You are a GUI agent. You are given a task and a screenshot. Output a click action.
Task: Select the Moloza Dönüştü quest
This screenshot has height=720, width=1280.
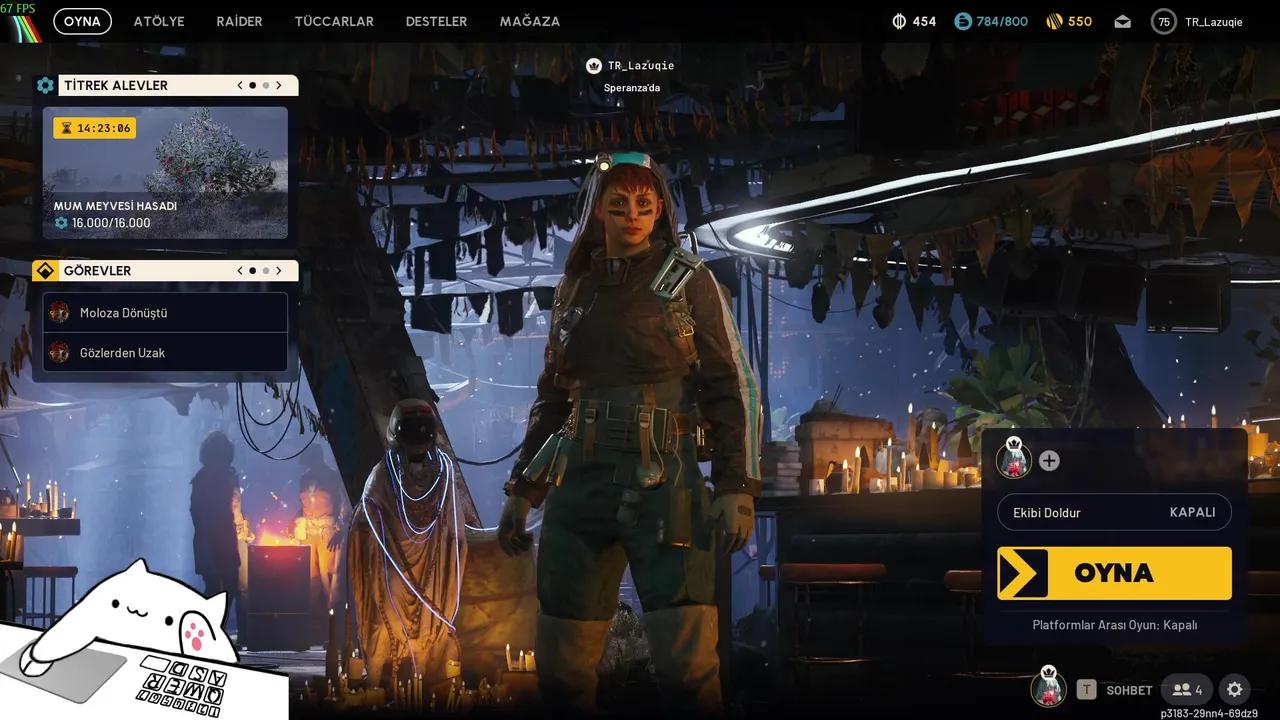click(x=165, y=313)
